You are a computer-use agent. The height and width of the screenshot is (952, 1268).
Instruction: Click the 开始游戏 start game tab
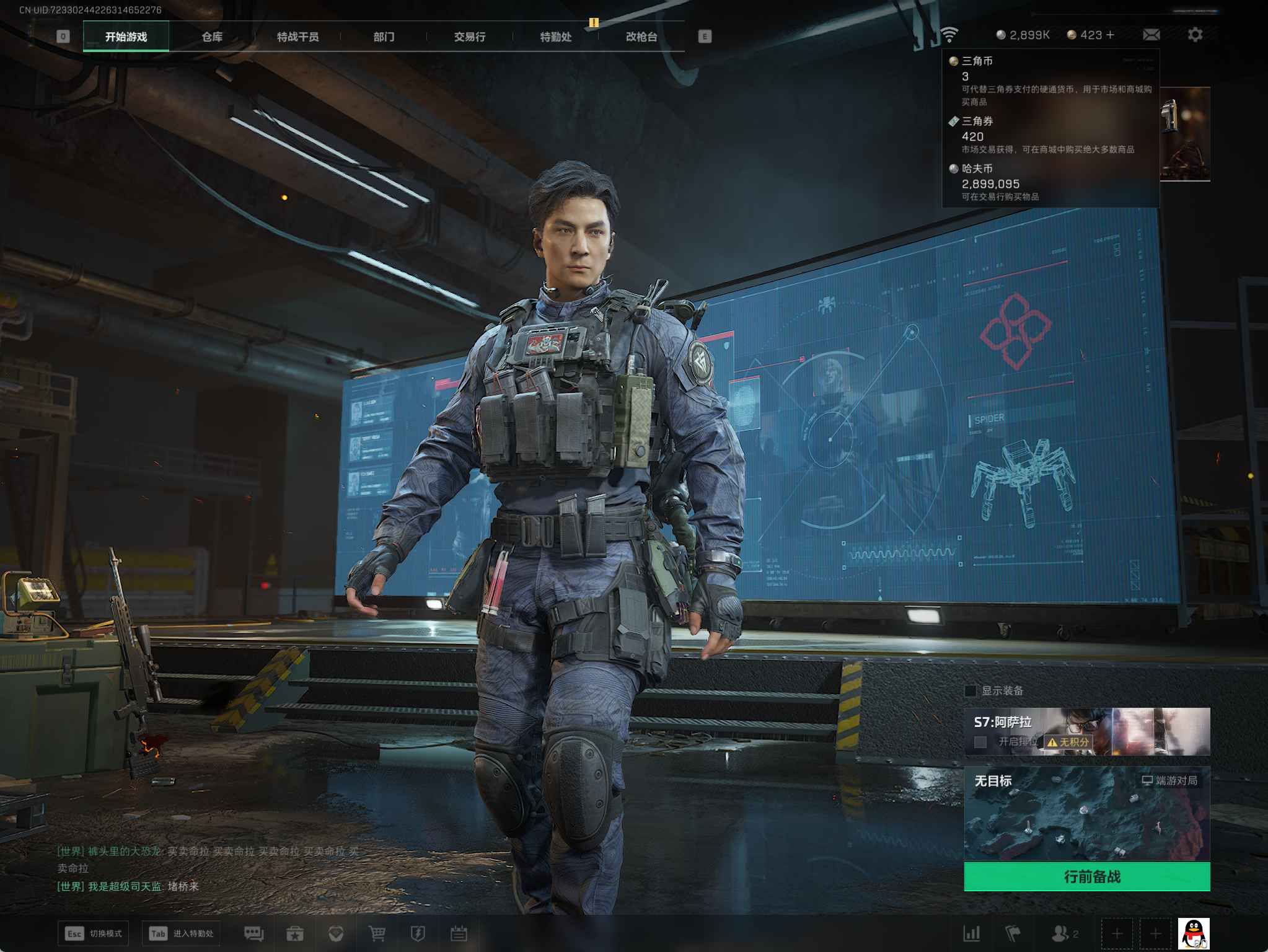[x=126, y=37]
